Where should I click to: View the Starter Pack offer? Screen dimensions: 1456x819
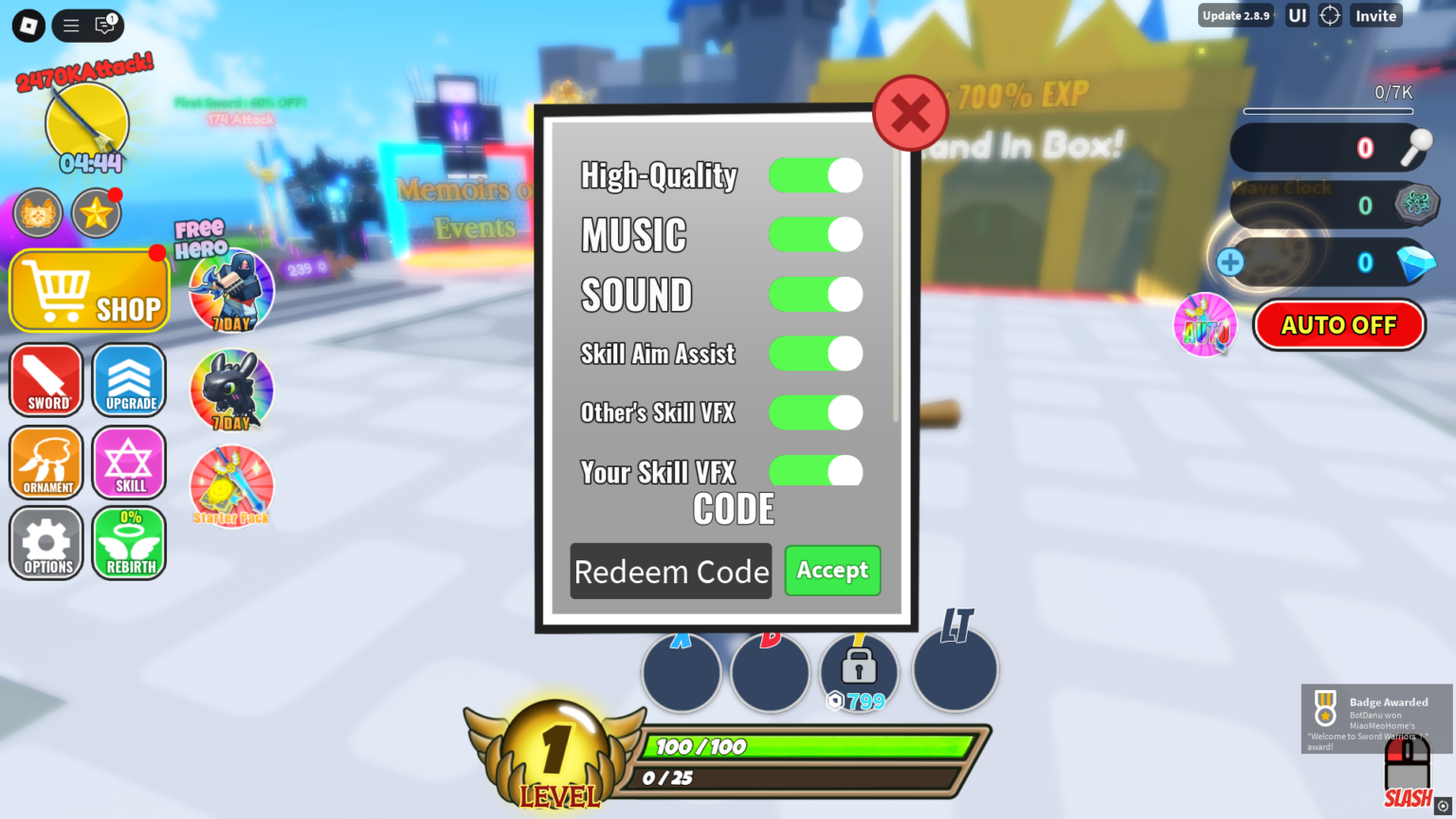click(230, 486)
